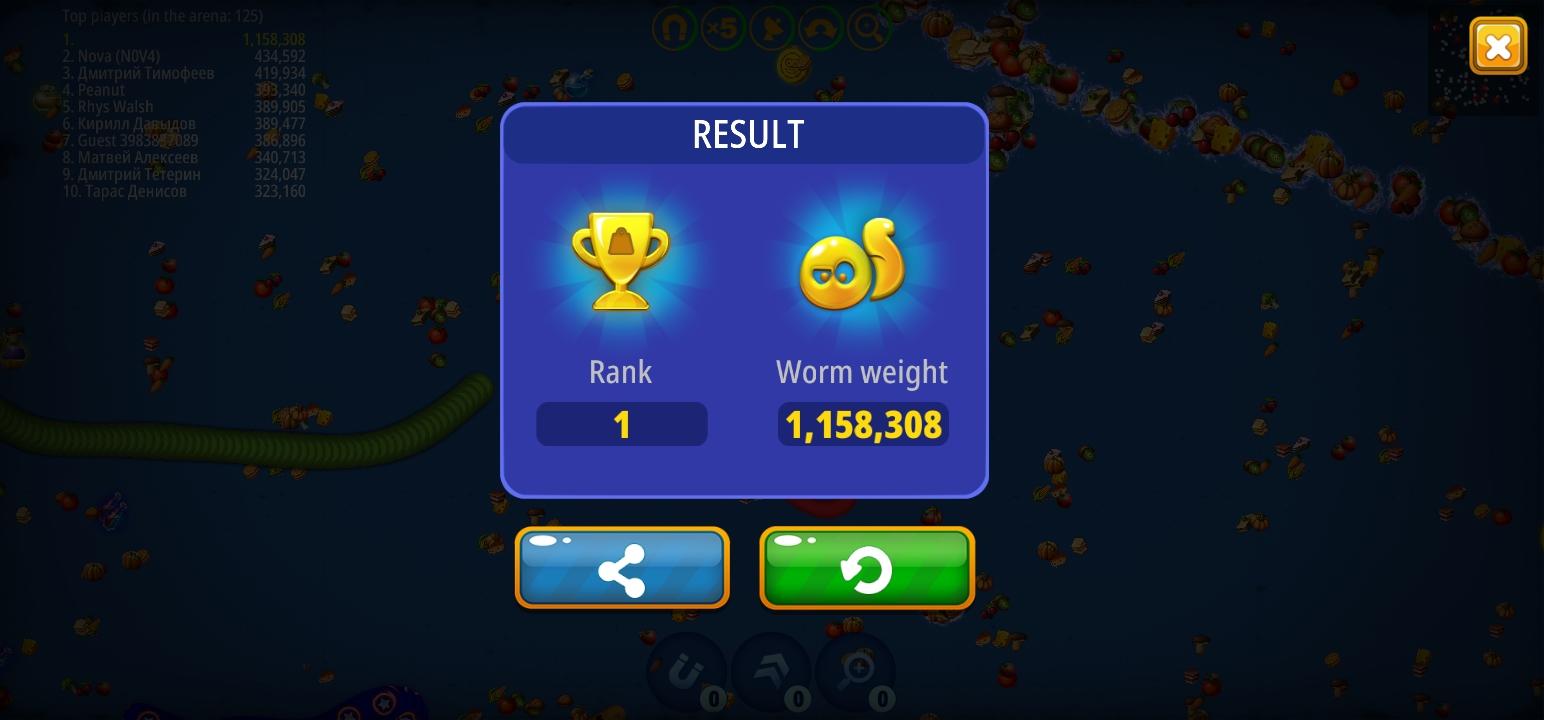Tap the Top players leaderboard header
Screen dimensions: 1544x720
(x=160, y=16)
